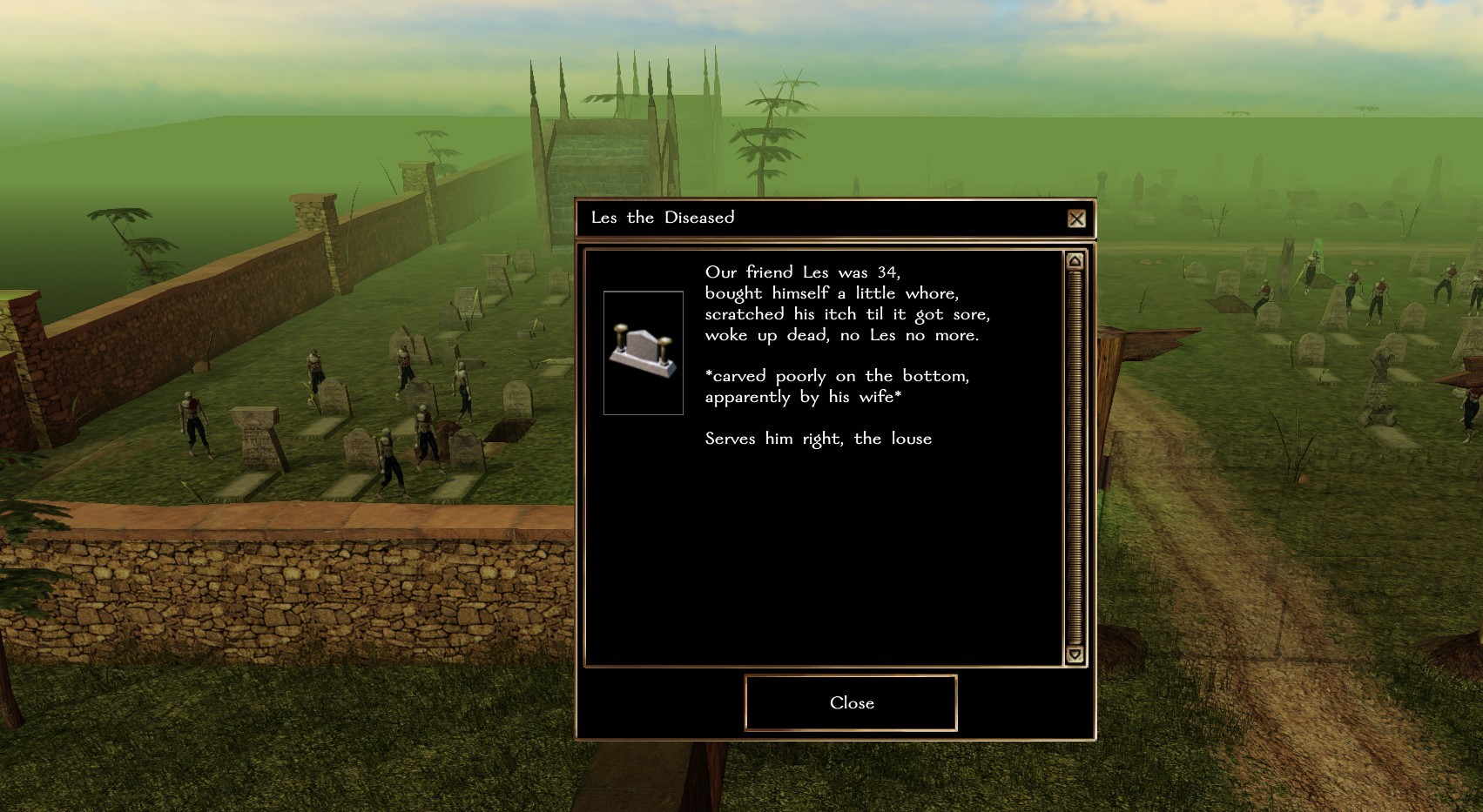Dismiss the window with the X button
The image size is (1483, 812).
pyautogui.click(x=1076, y=218)
